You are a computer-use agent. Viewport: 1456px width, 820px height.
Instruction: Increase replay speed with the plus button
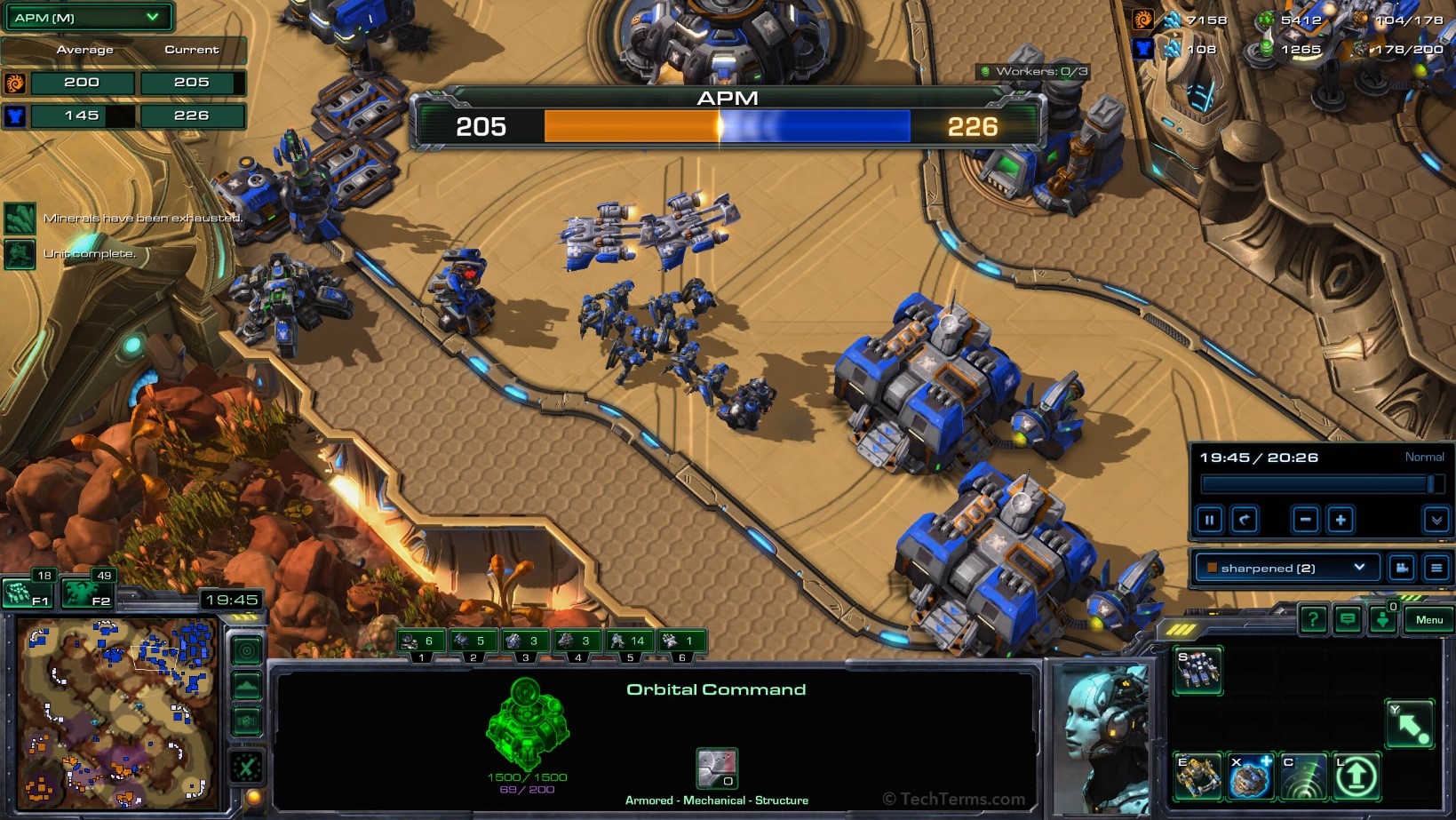1341,520
